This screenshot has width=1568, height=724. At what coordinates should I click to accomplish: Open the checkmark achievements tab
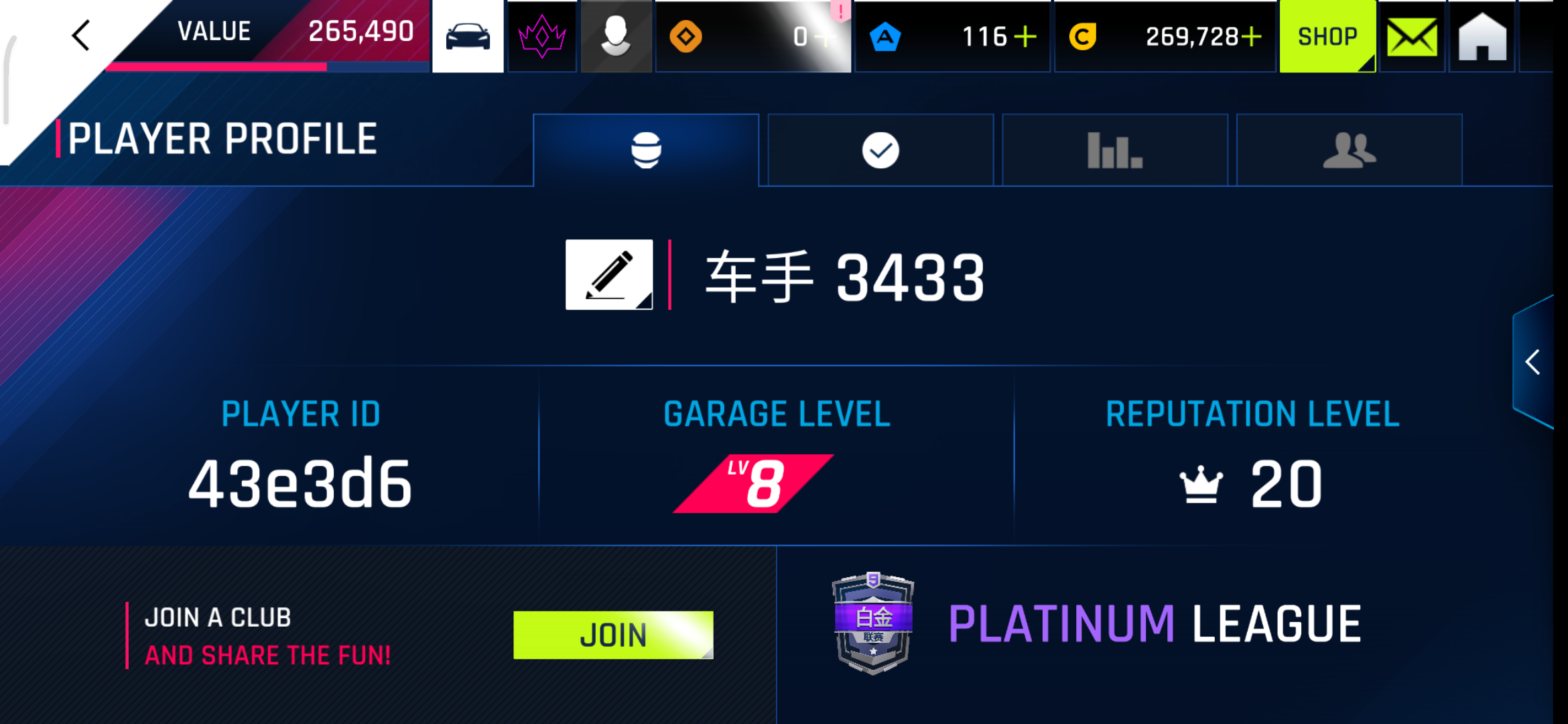tap(880, 149)
